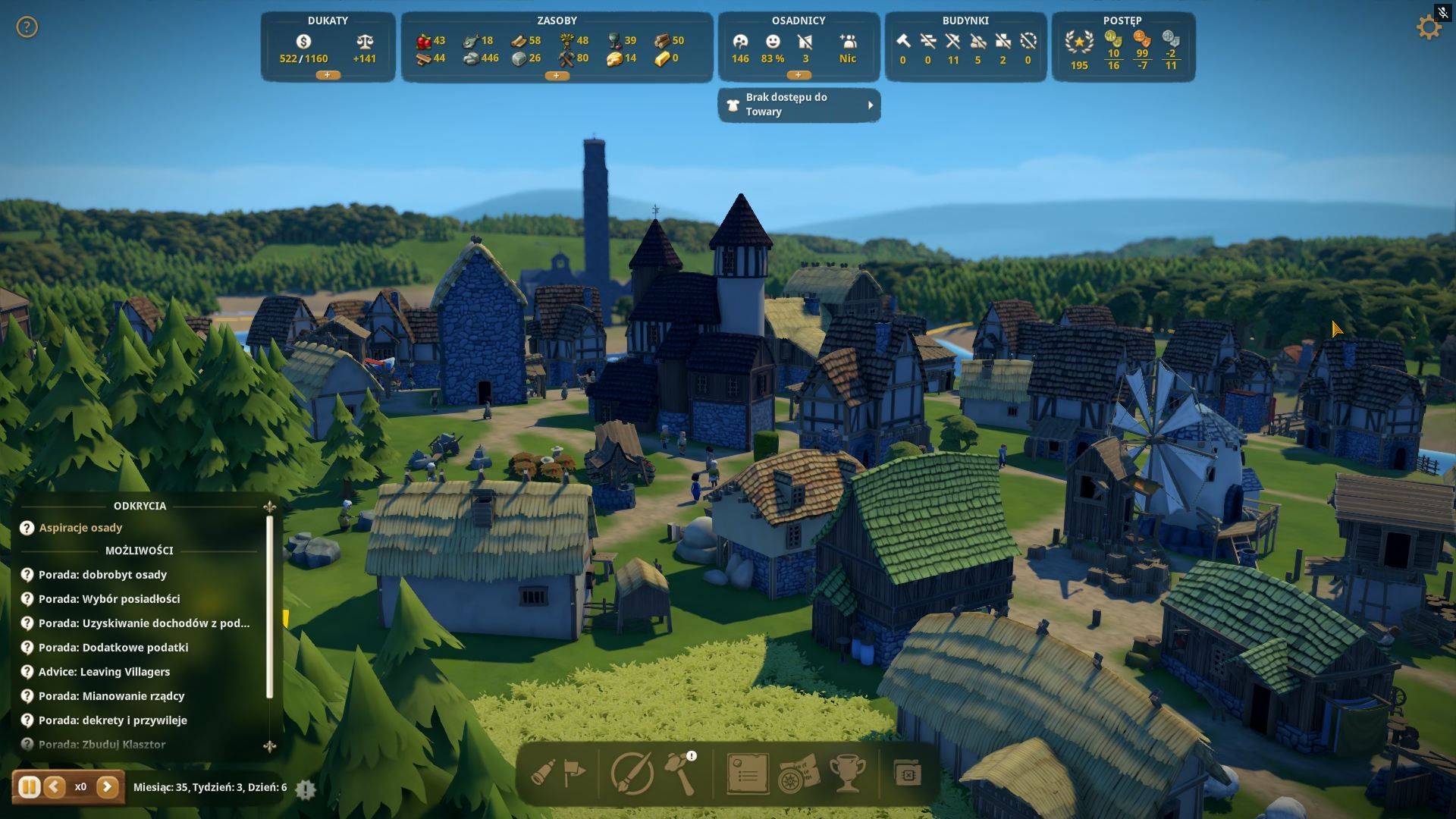Show 'Porada: Mianowanie rządcy' tip
This screenshot has width=1456, height=819.
point(111,696)
